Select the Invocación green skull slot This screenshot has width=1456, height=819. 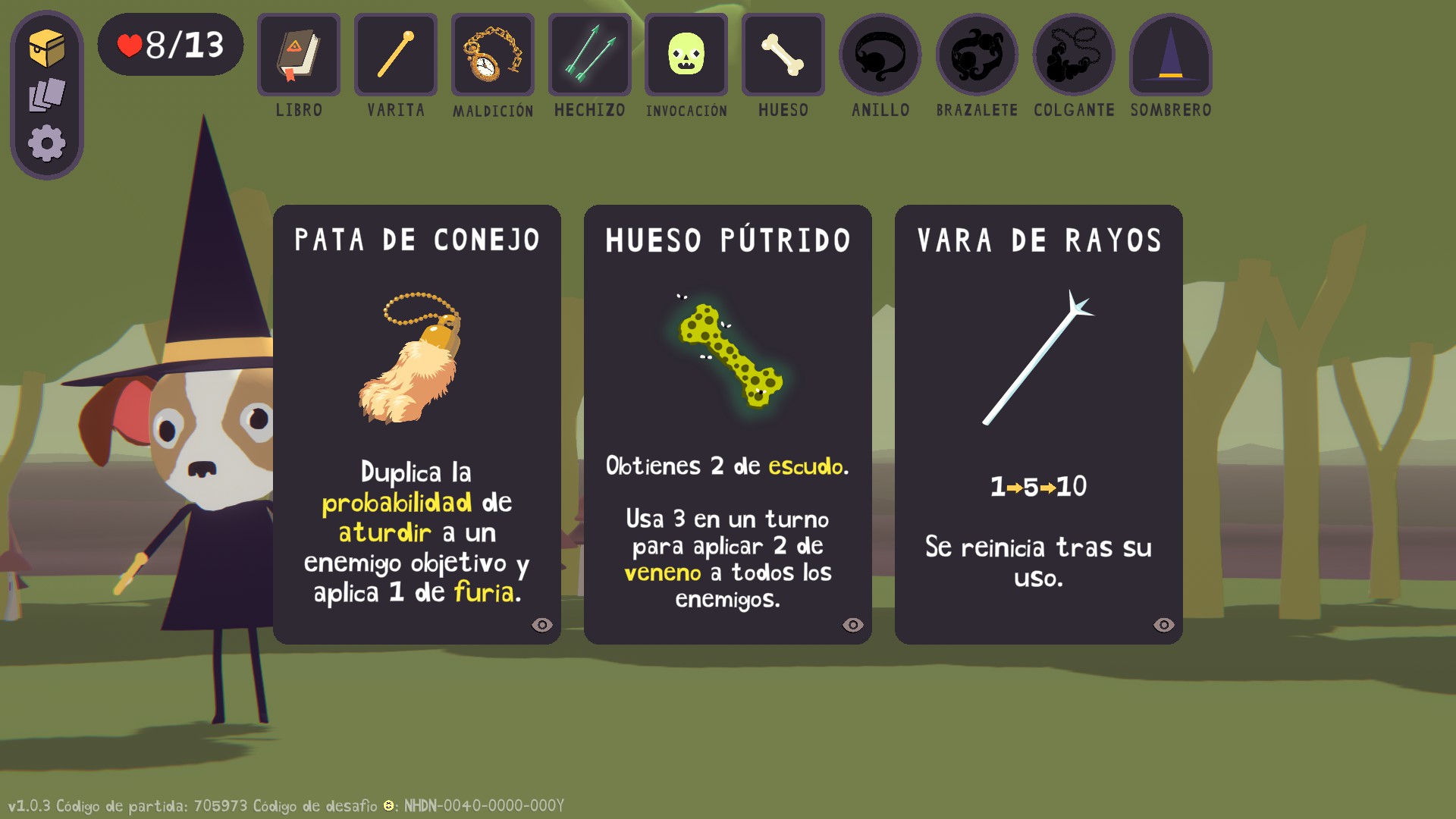pyautogui.click(x=686, y=55)
